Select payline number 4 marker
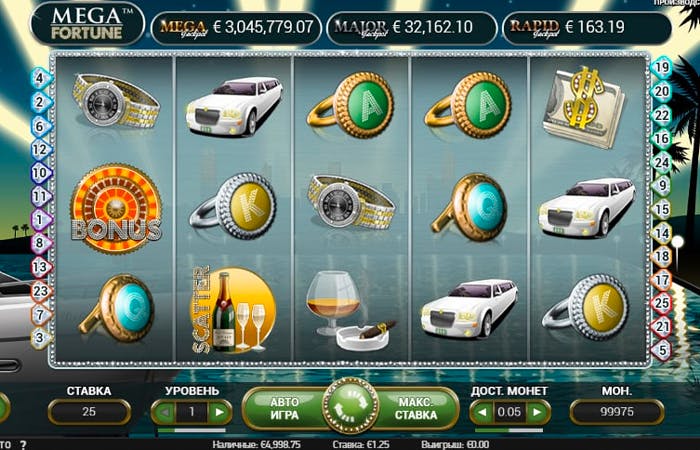The height and width of the screenshot is (450, 700). point(40,77)
